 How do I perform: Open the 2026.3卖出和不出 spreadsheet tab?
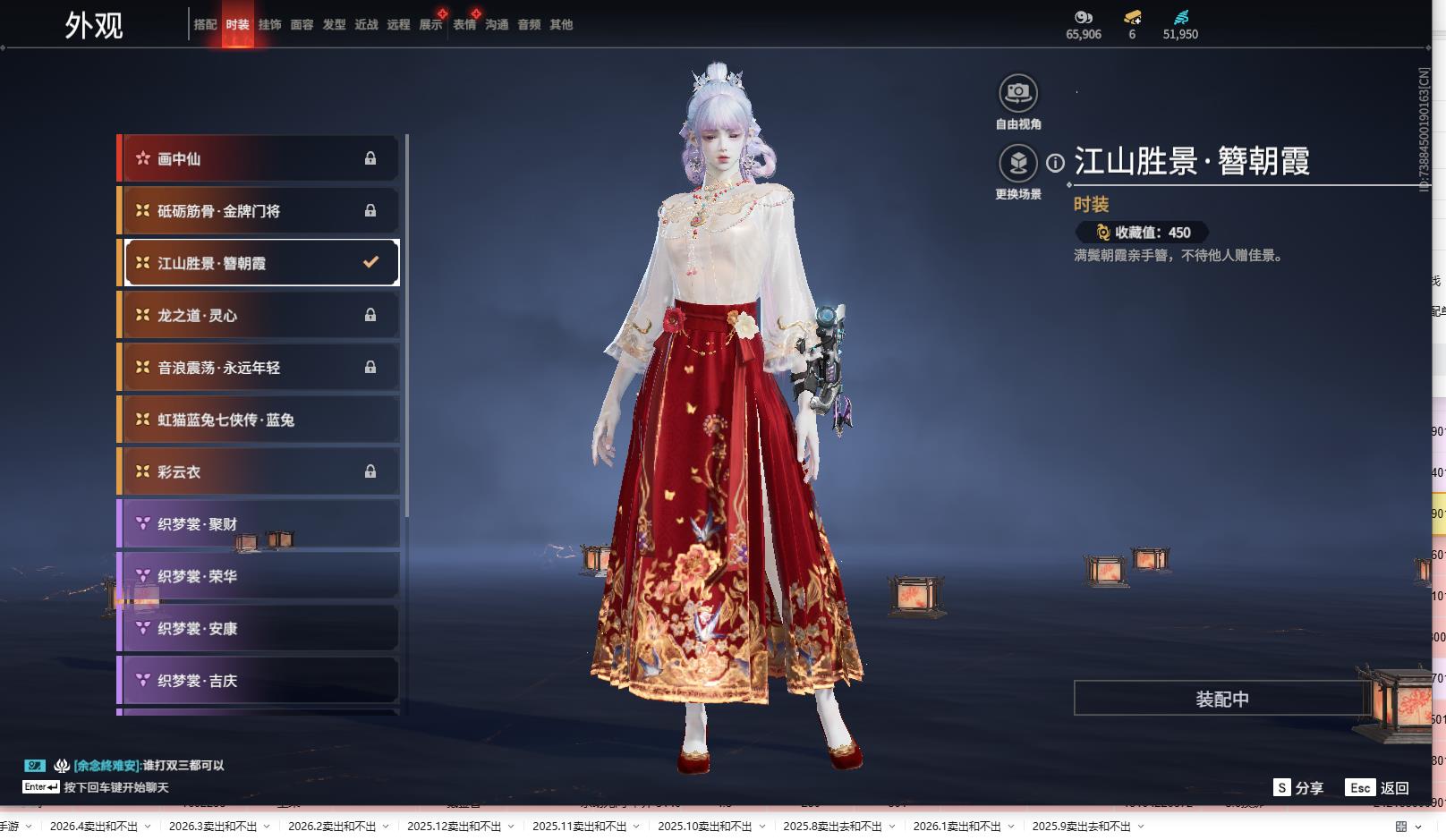tap(212, 827)
